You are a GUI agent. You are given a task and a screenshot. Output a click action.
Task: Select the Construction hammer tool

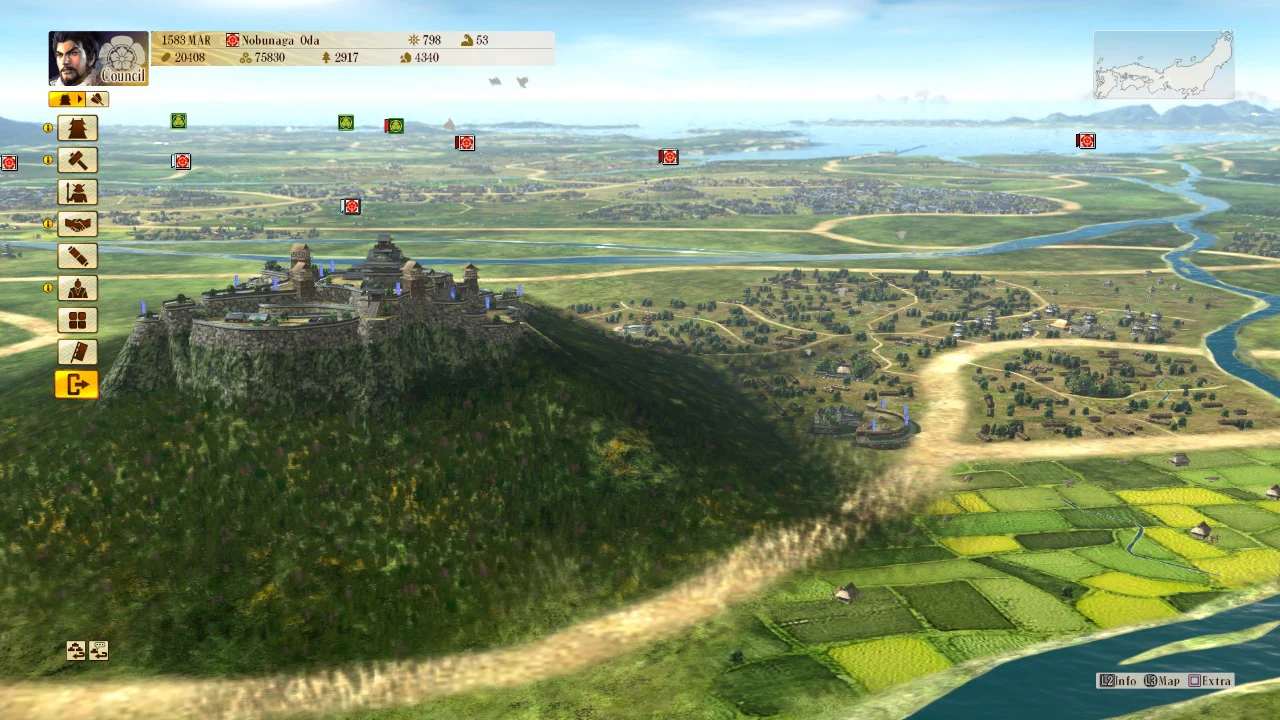77,160
